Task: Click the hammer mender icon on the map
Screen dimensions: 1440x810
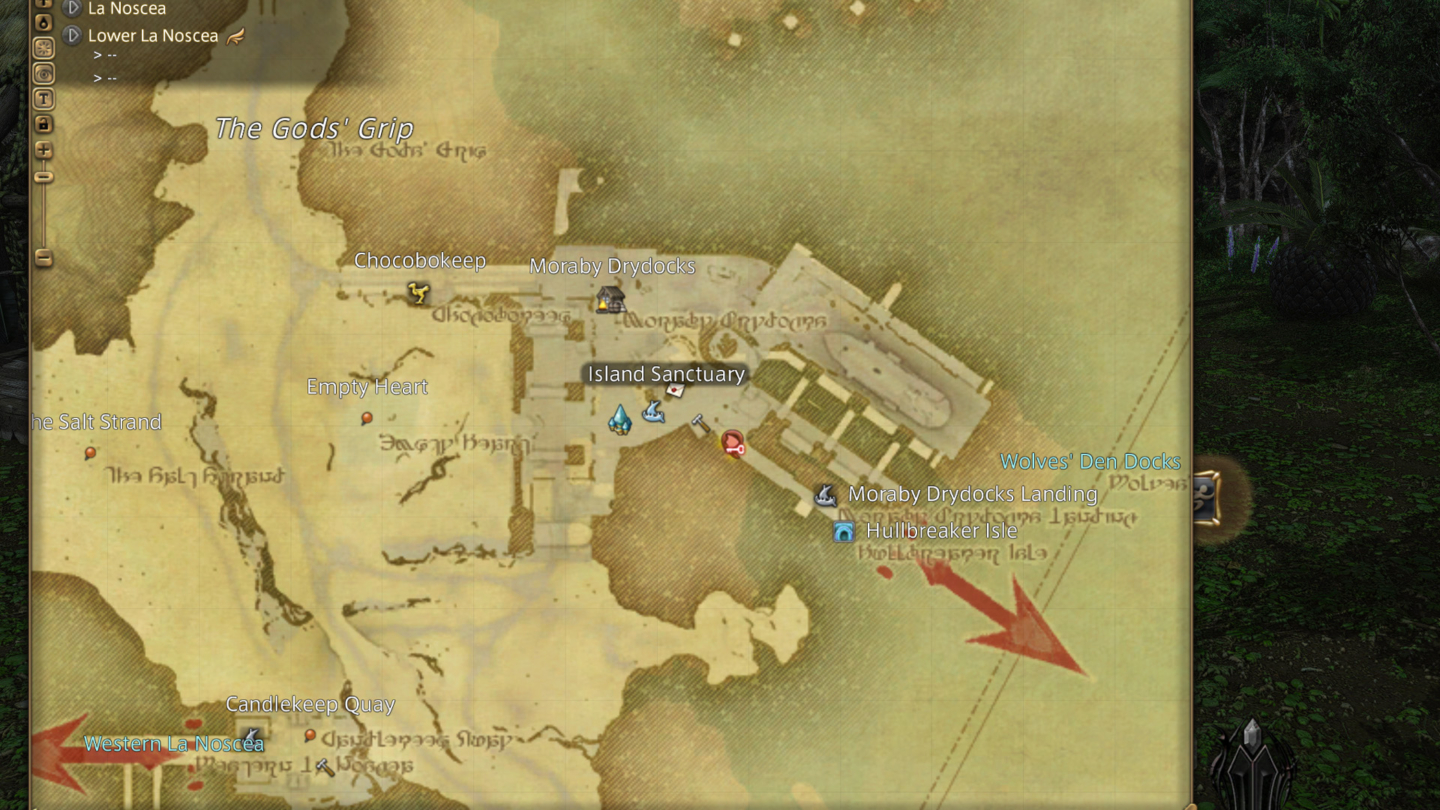Action: coord(701,421)
